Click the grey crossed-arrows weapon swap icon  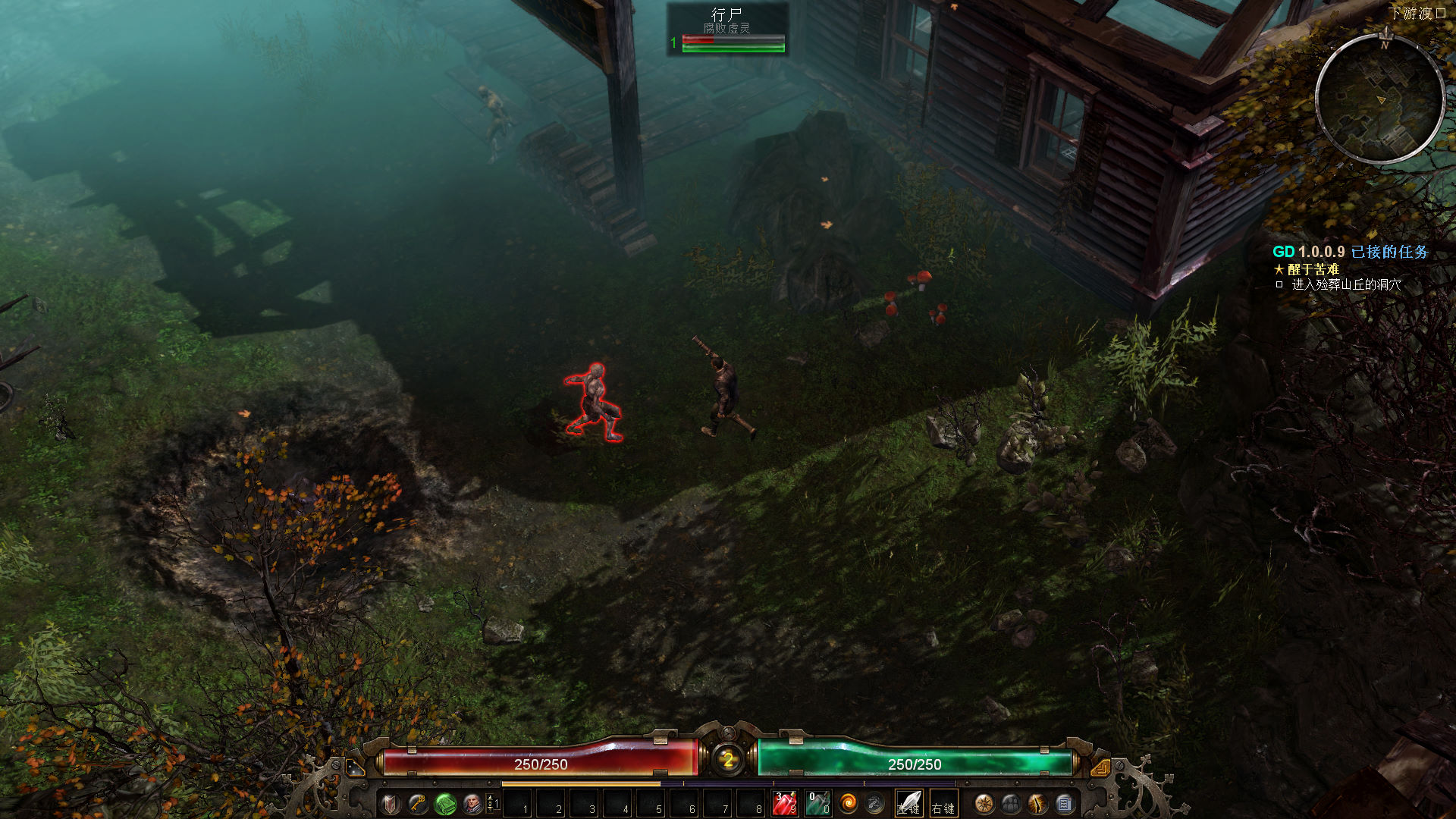click(x=874, y=804)
